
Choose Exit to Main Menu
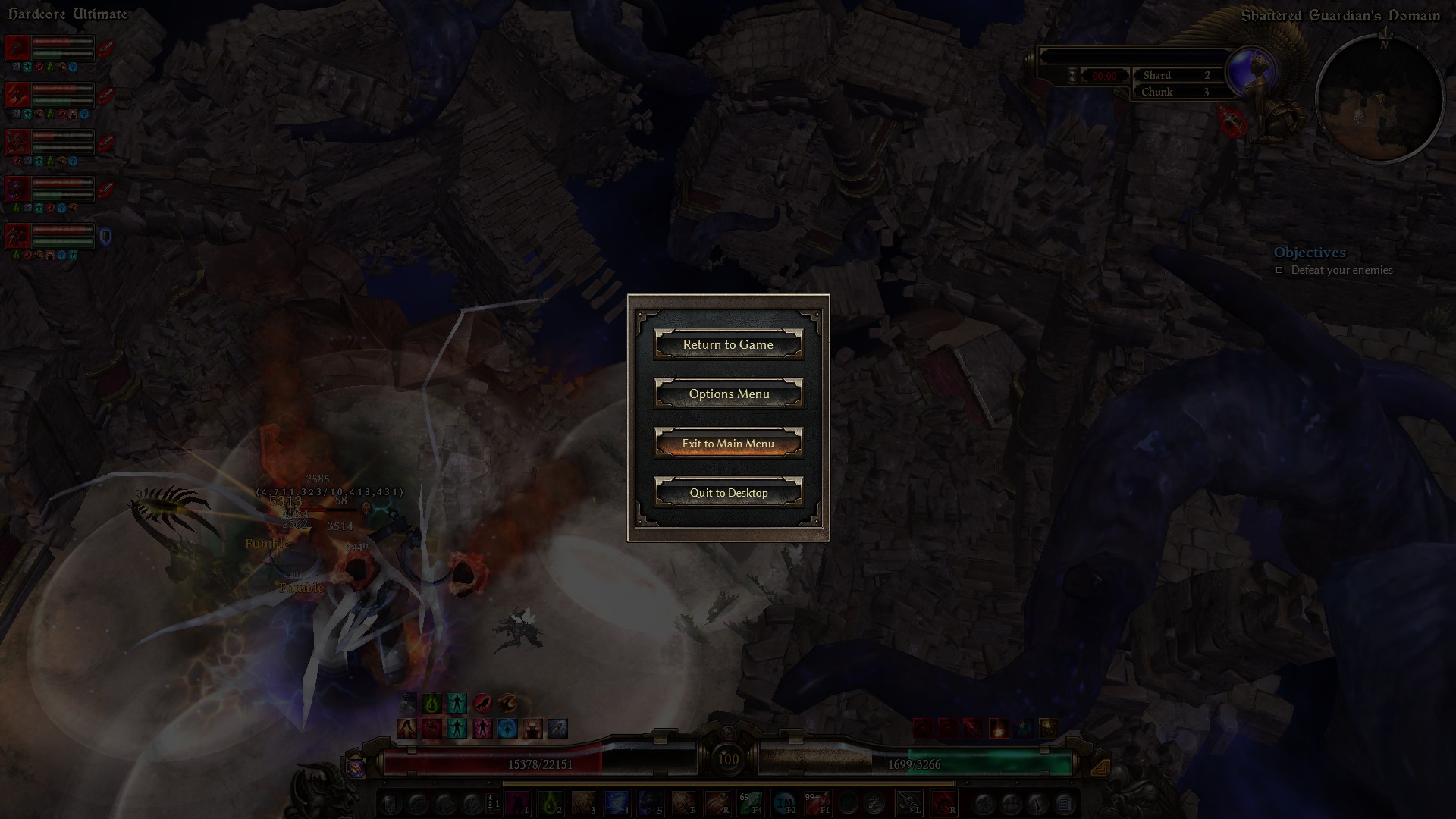click(x=728, y=444)
